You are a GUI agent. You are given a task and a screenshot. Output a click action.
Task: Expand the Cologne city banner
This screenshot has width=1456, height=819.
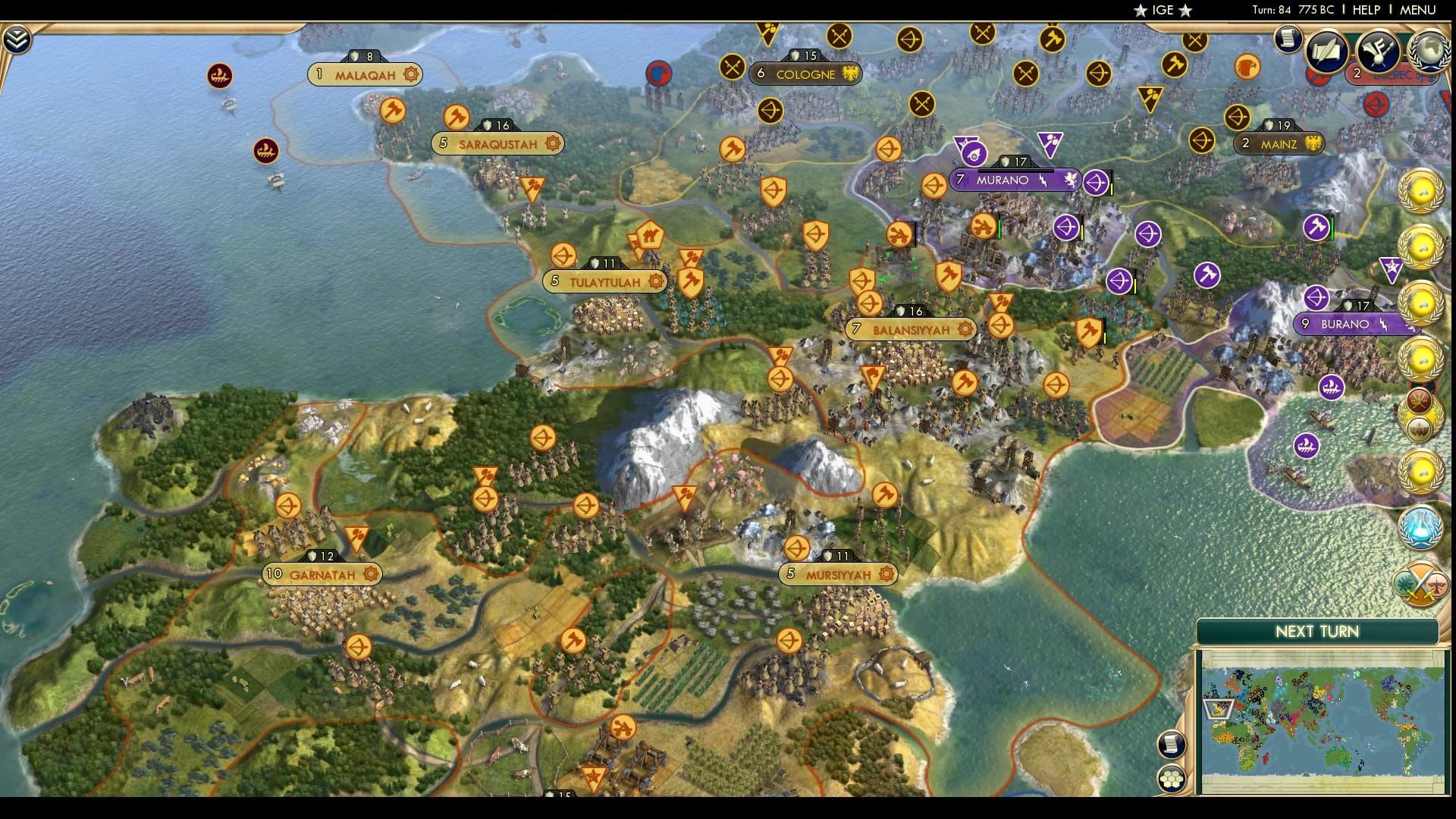tap(805, 74)
